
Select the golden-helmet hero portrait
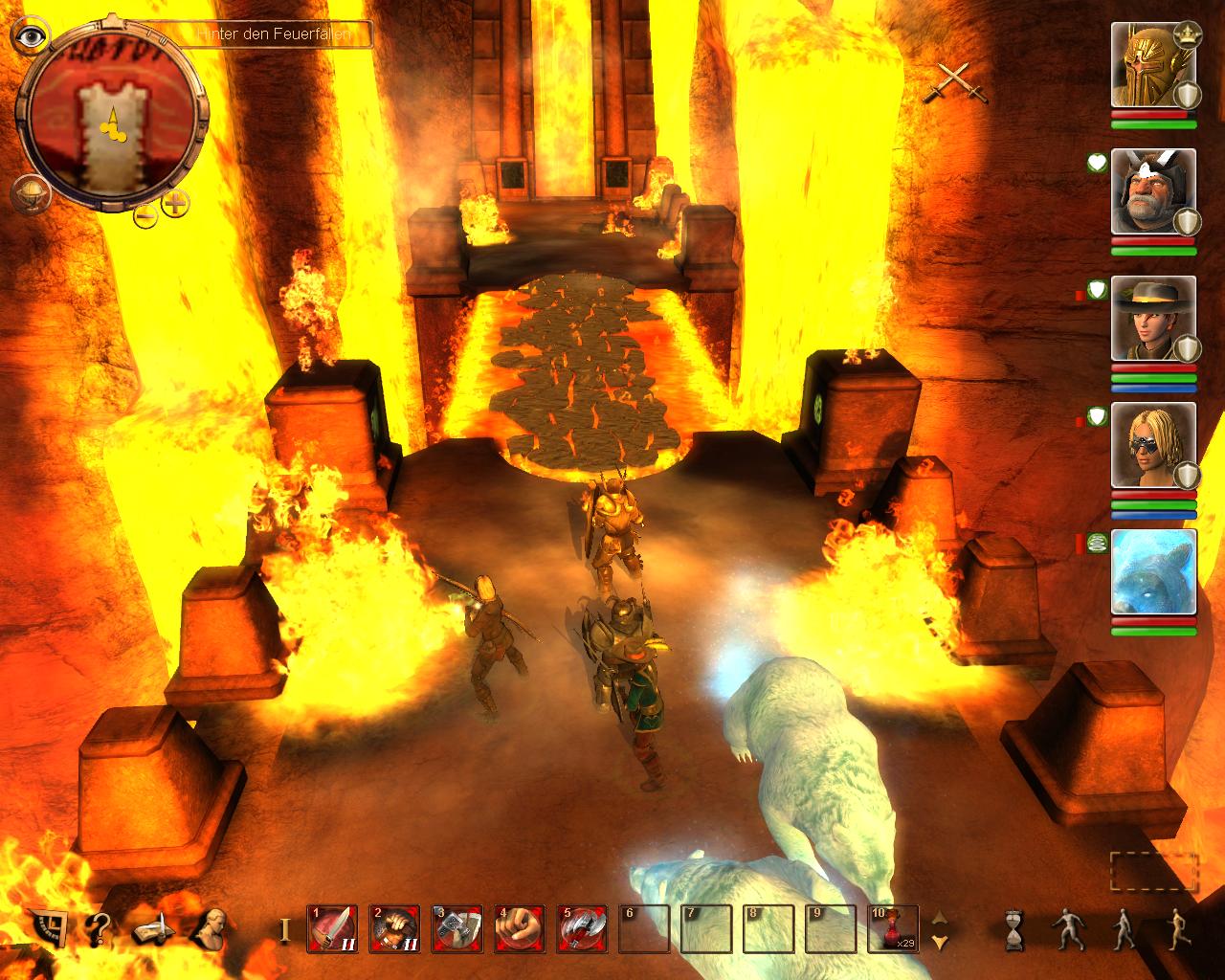[1152, 65]
